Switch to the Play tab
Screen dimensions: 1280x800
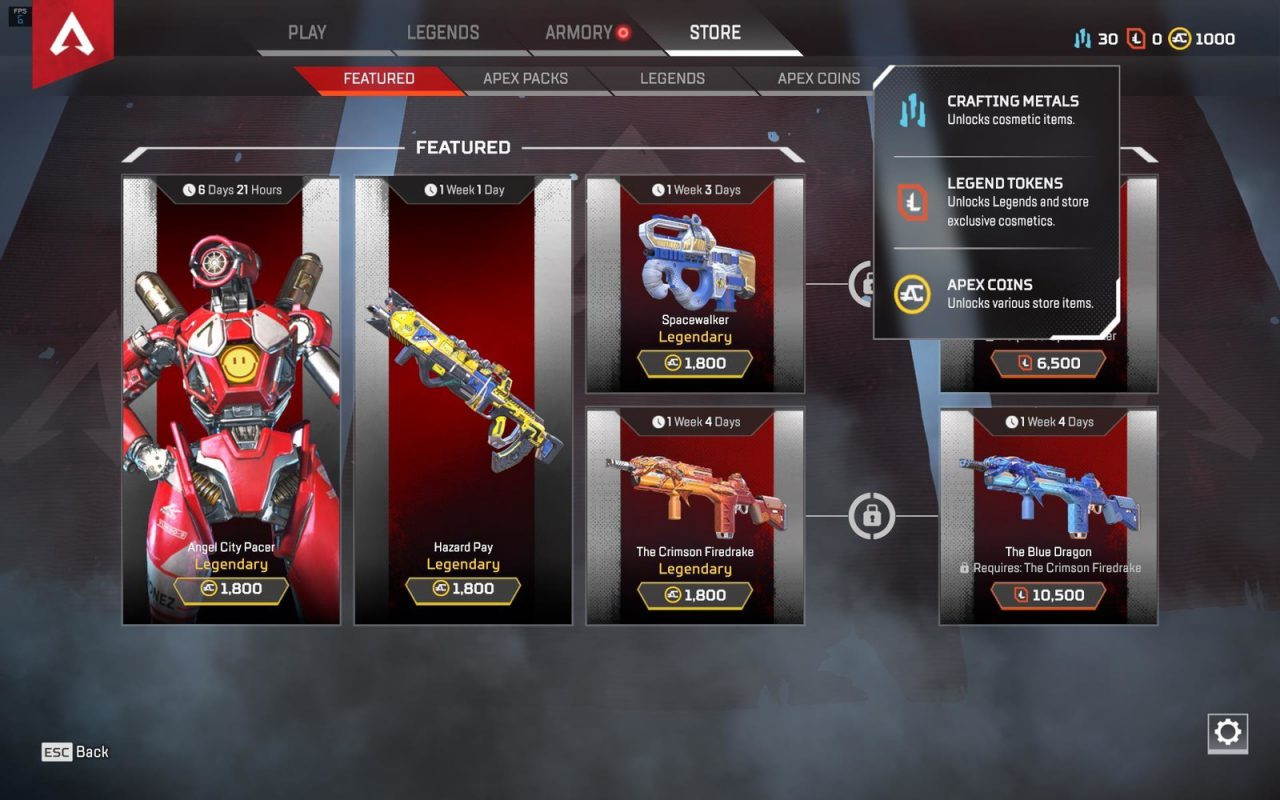point(307,32)
